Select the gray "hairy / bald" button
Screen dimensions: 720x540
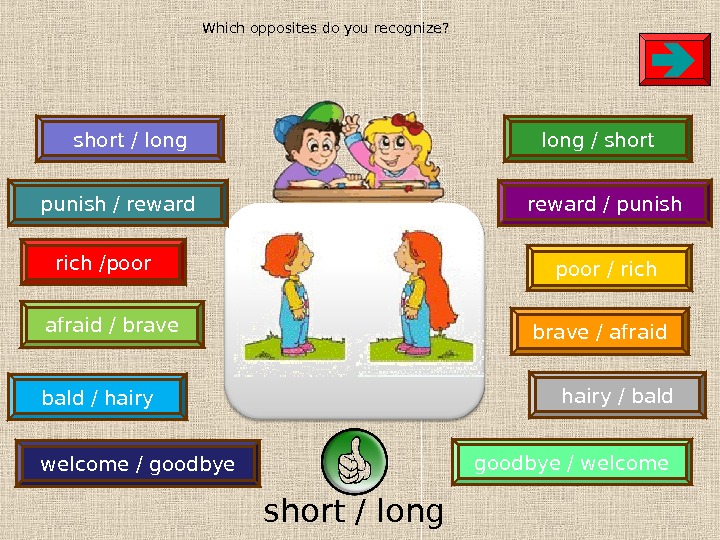point(617,396)
